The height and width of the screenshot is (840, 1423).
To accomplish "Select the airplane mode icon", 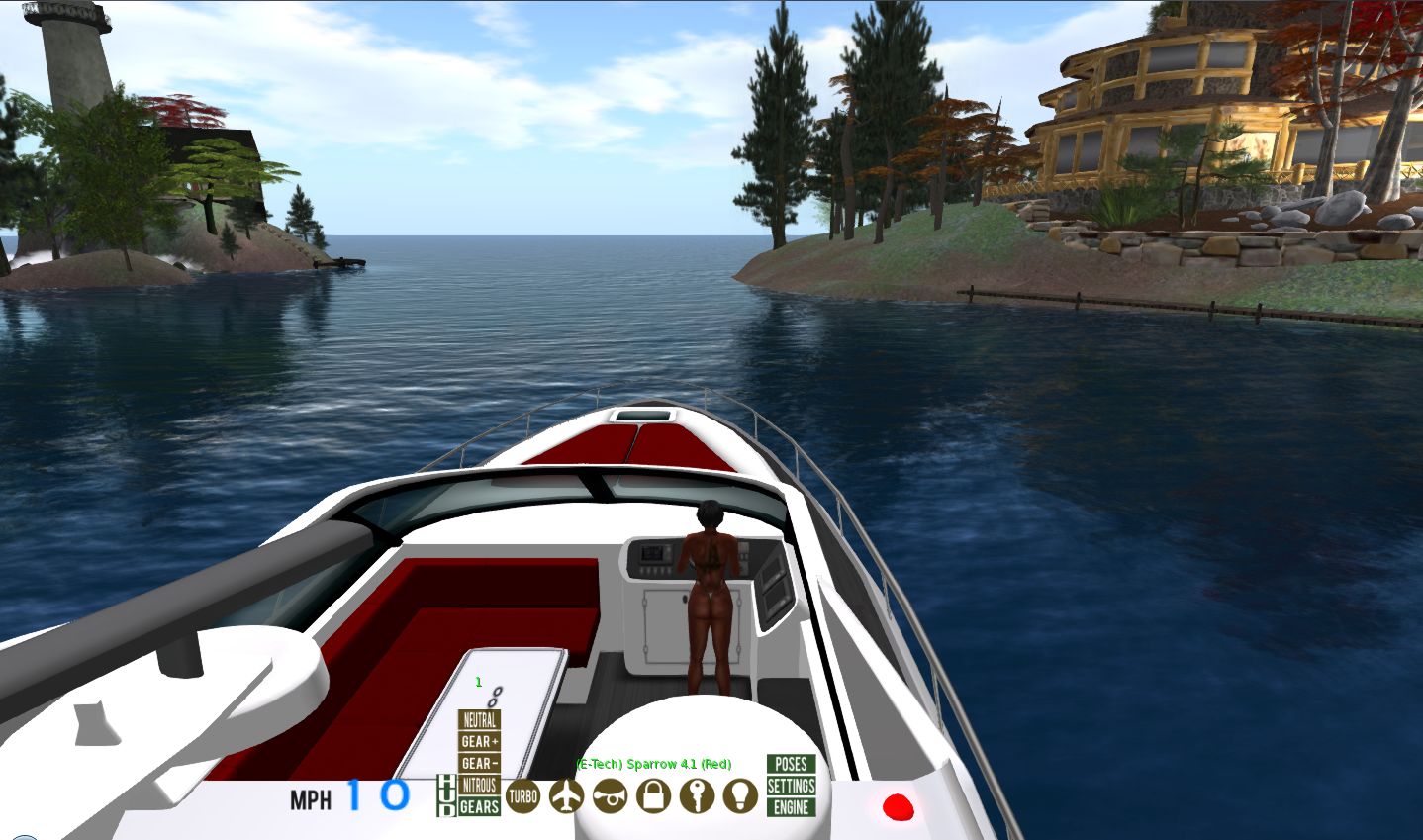I will (566, 795).
